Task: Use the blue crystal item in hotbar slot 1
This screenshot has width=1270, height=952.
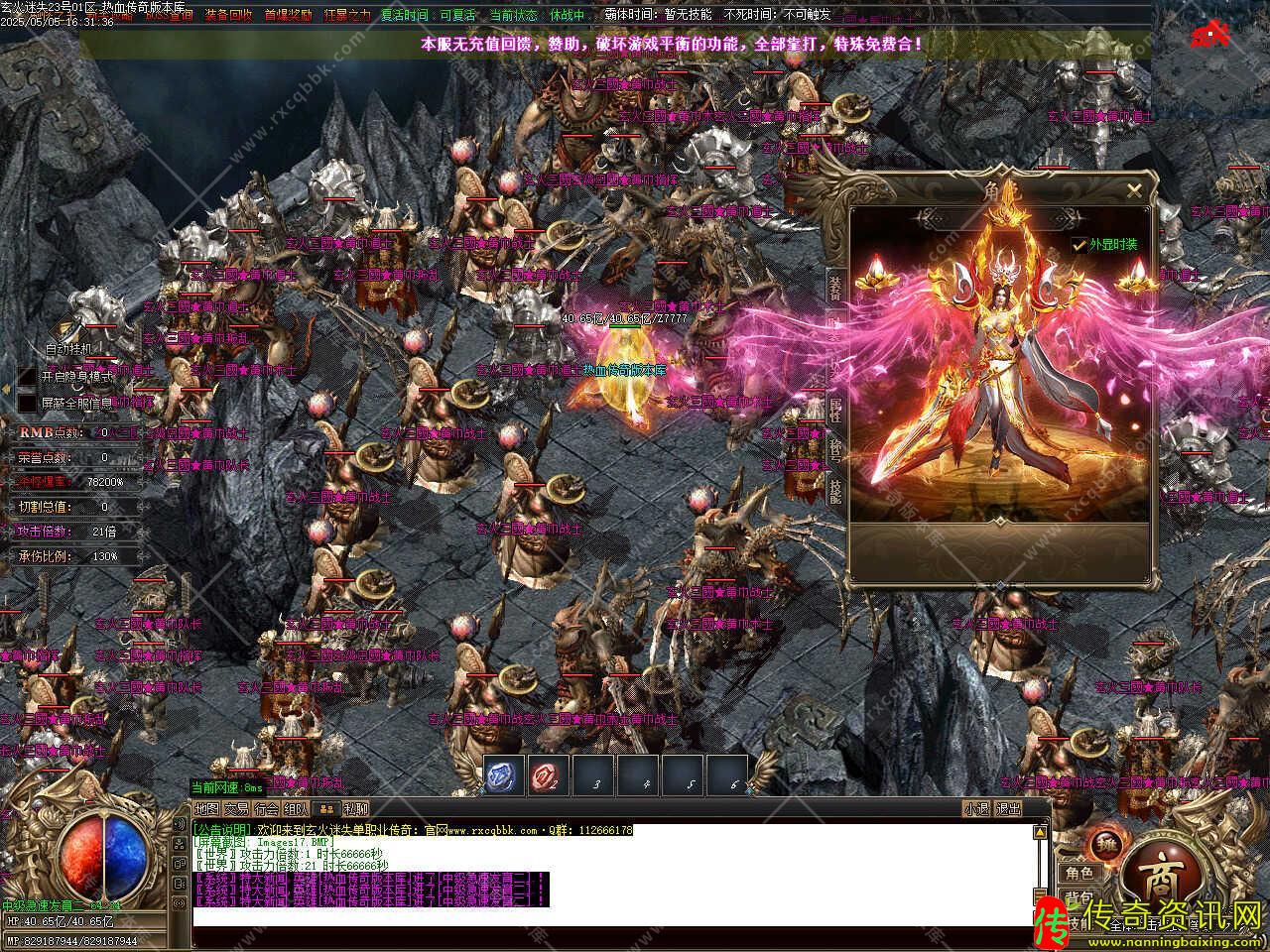Action: [x=504, y=775]
